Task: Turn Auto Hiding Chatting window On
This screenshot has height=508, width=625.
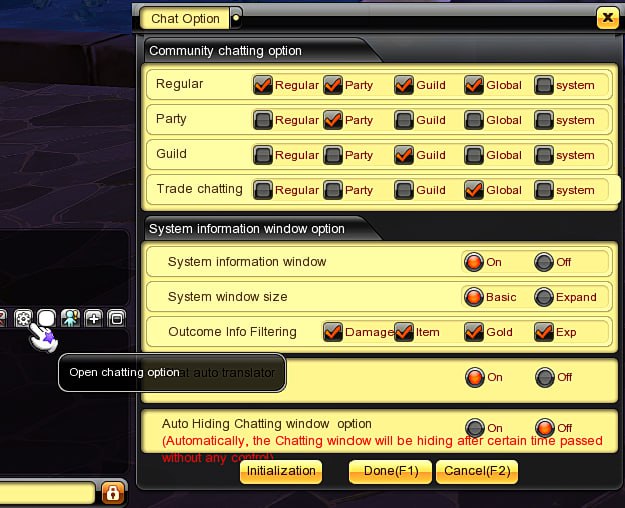Action: (474, 428)
